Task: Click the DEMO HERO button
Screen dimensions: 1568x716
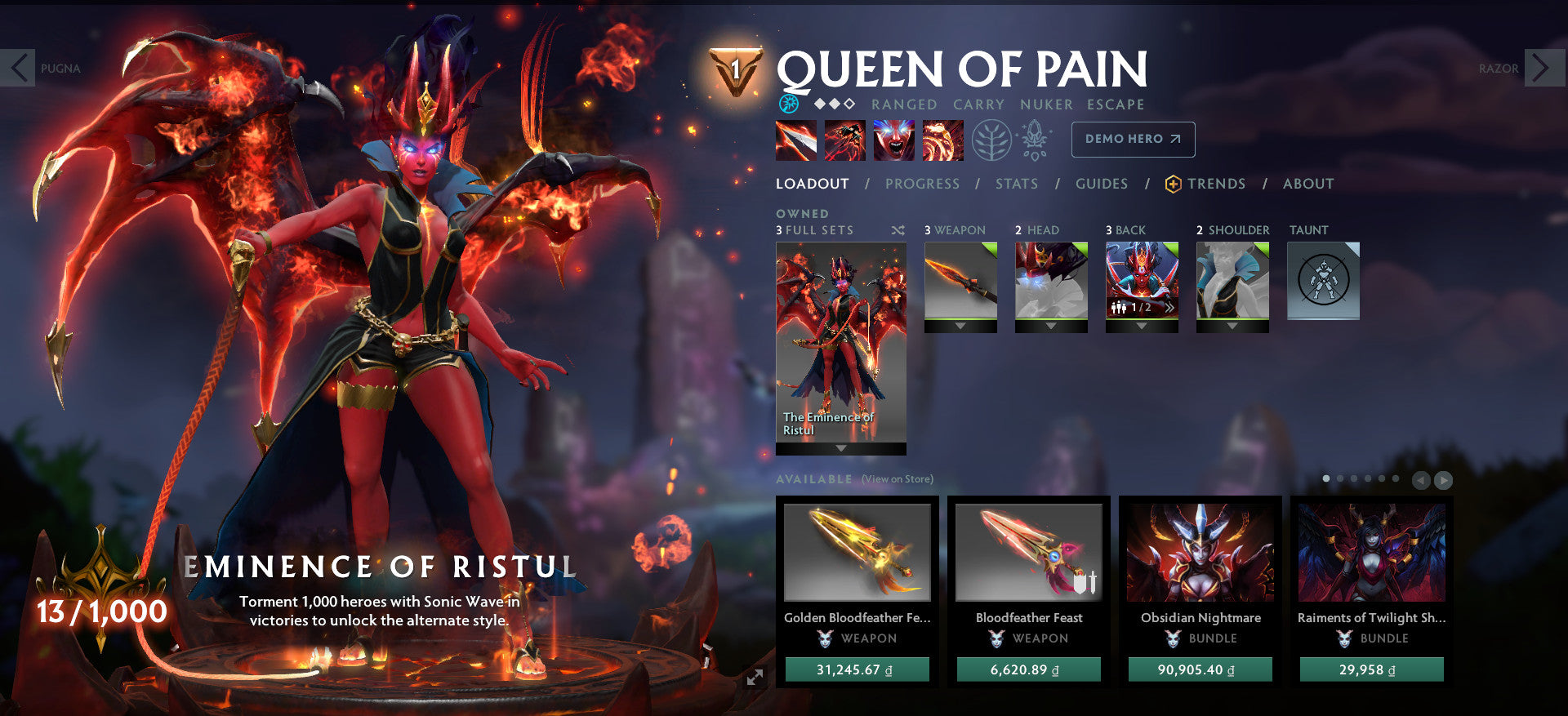Action: (1133, 140)
